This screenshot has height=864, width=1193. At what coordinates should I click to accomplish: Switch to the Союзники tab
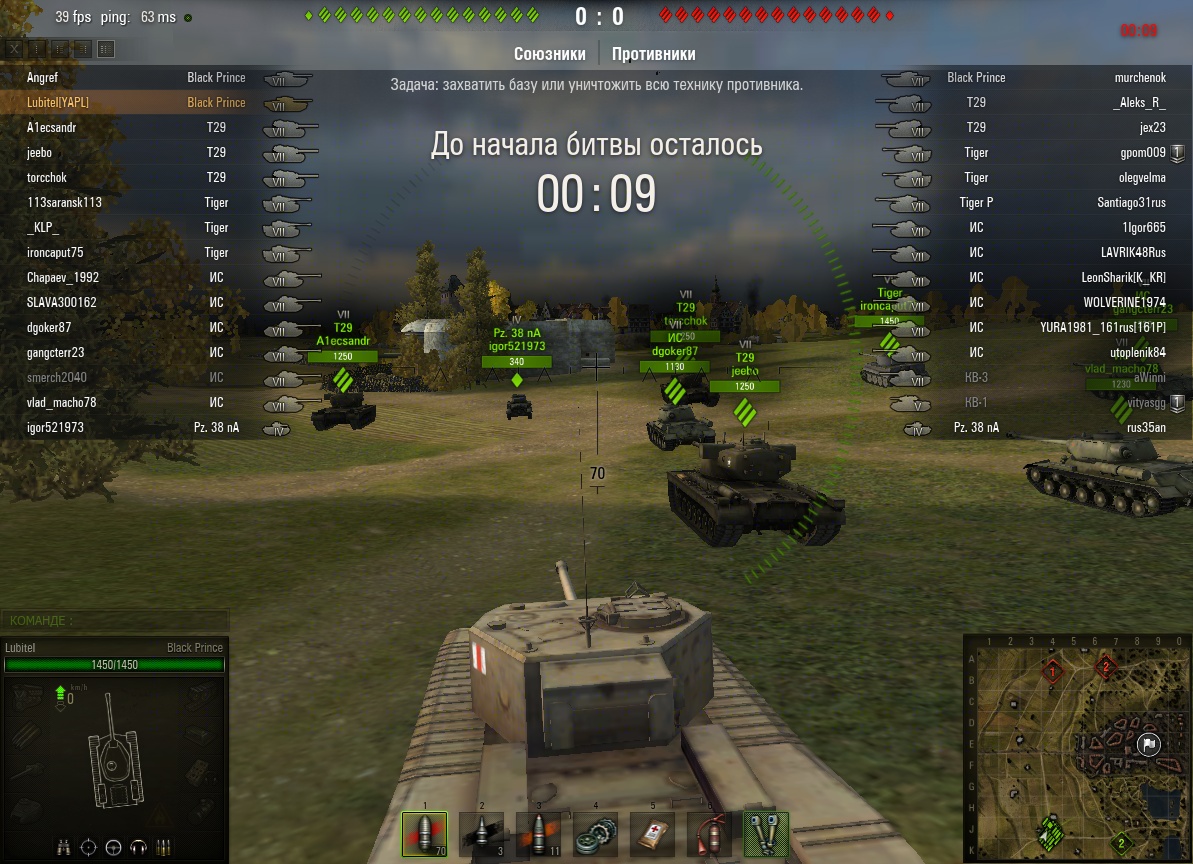click(x=550, y=54)
